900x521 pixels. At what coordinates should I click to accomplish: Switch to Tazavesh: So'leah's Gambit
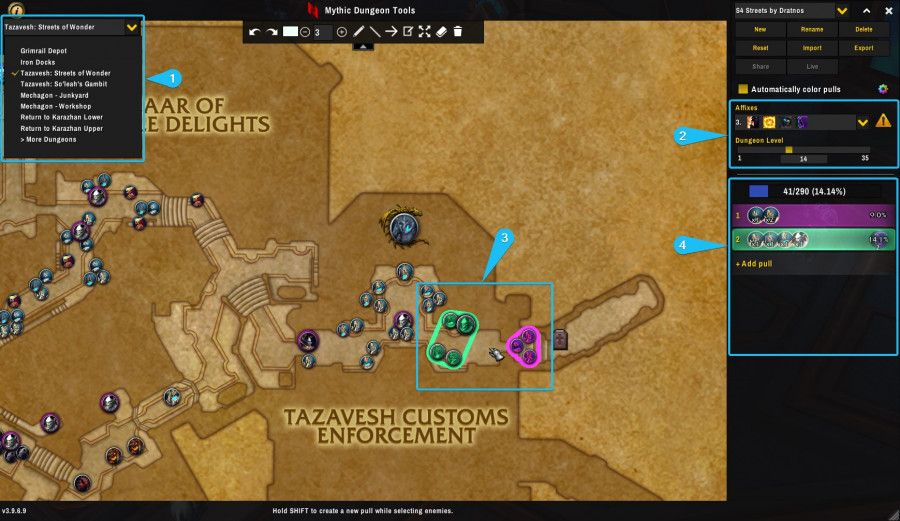click(x=63, y=84)
